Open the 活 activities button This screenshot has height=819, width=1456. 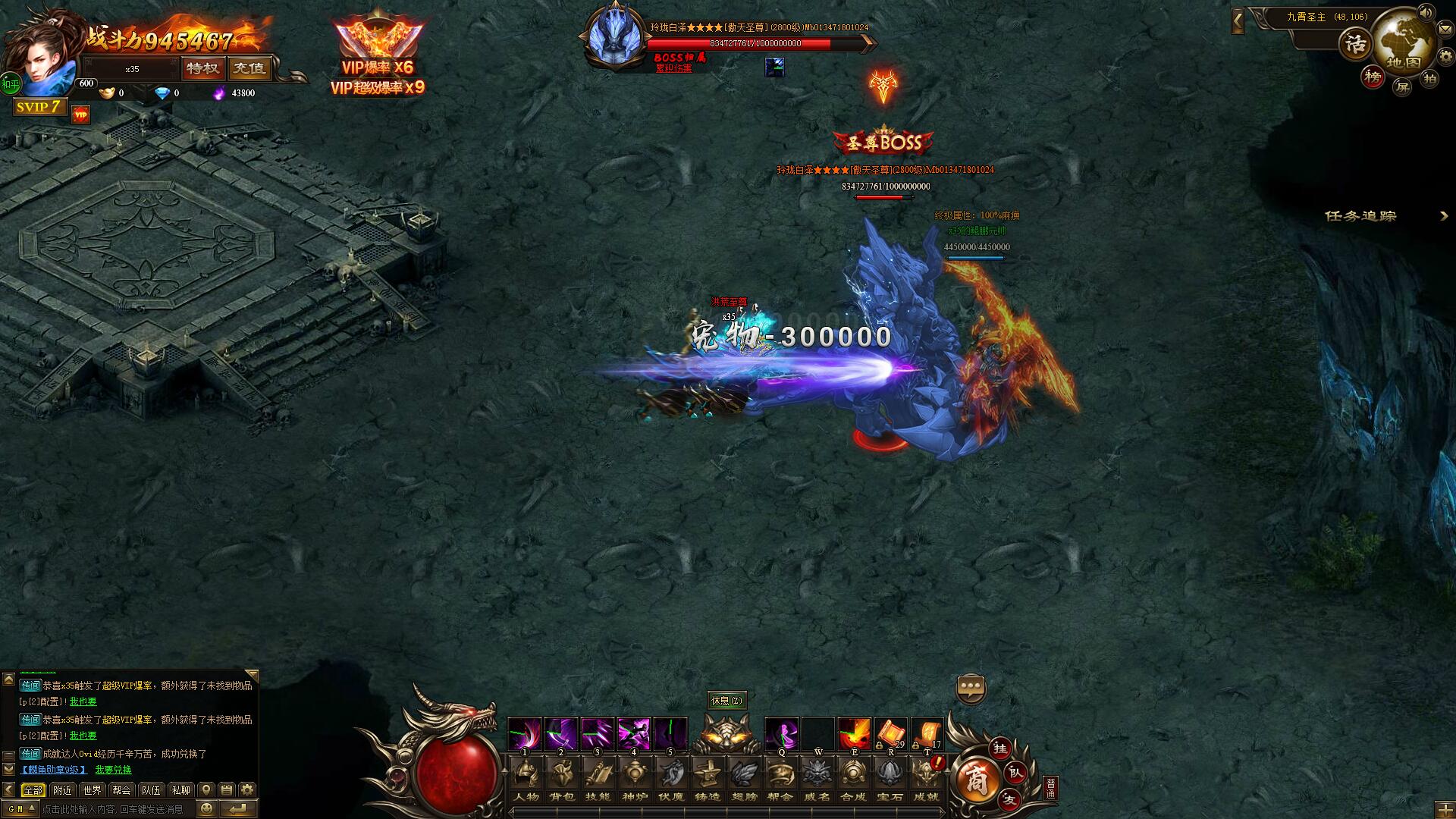(1355, 45)
